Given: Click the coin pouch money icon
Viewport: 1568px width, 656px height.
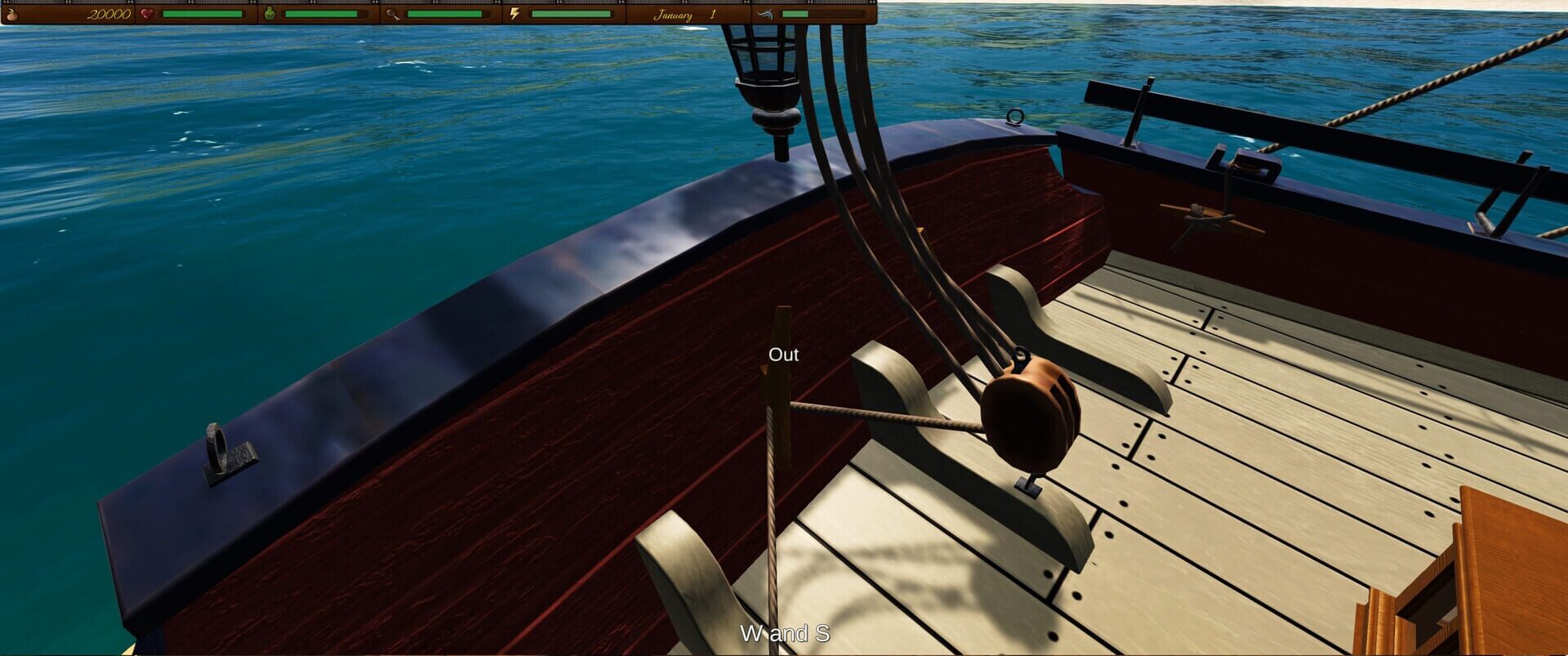Looking at the screenshot, I should pyautogui.click(x=12, y=15).
